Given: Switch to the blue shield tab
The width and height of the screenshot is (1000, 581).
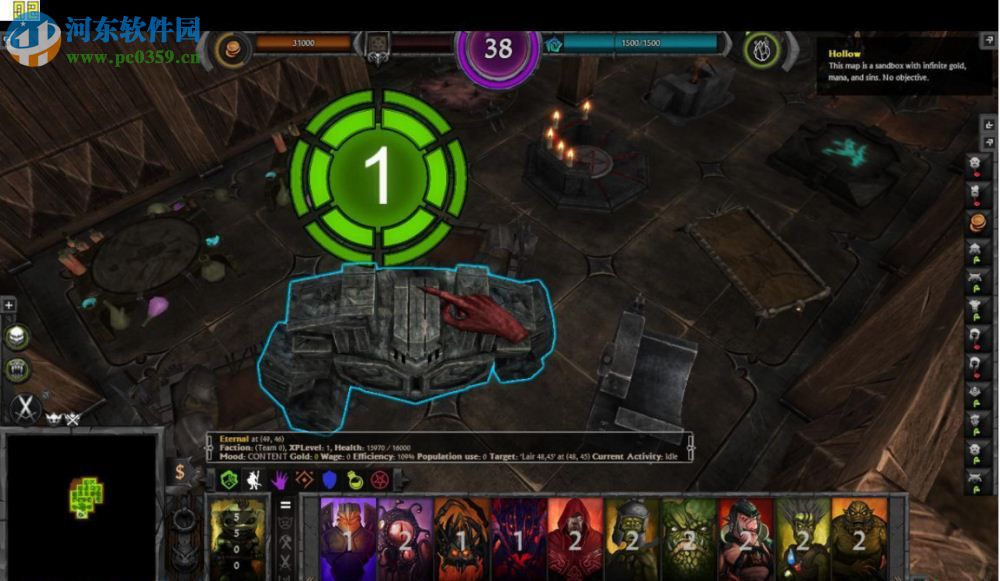Looking at the screenshot, I should click(330, 480).
